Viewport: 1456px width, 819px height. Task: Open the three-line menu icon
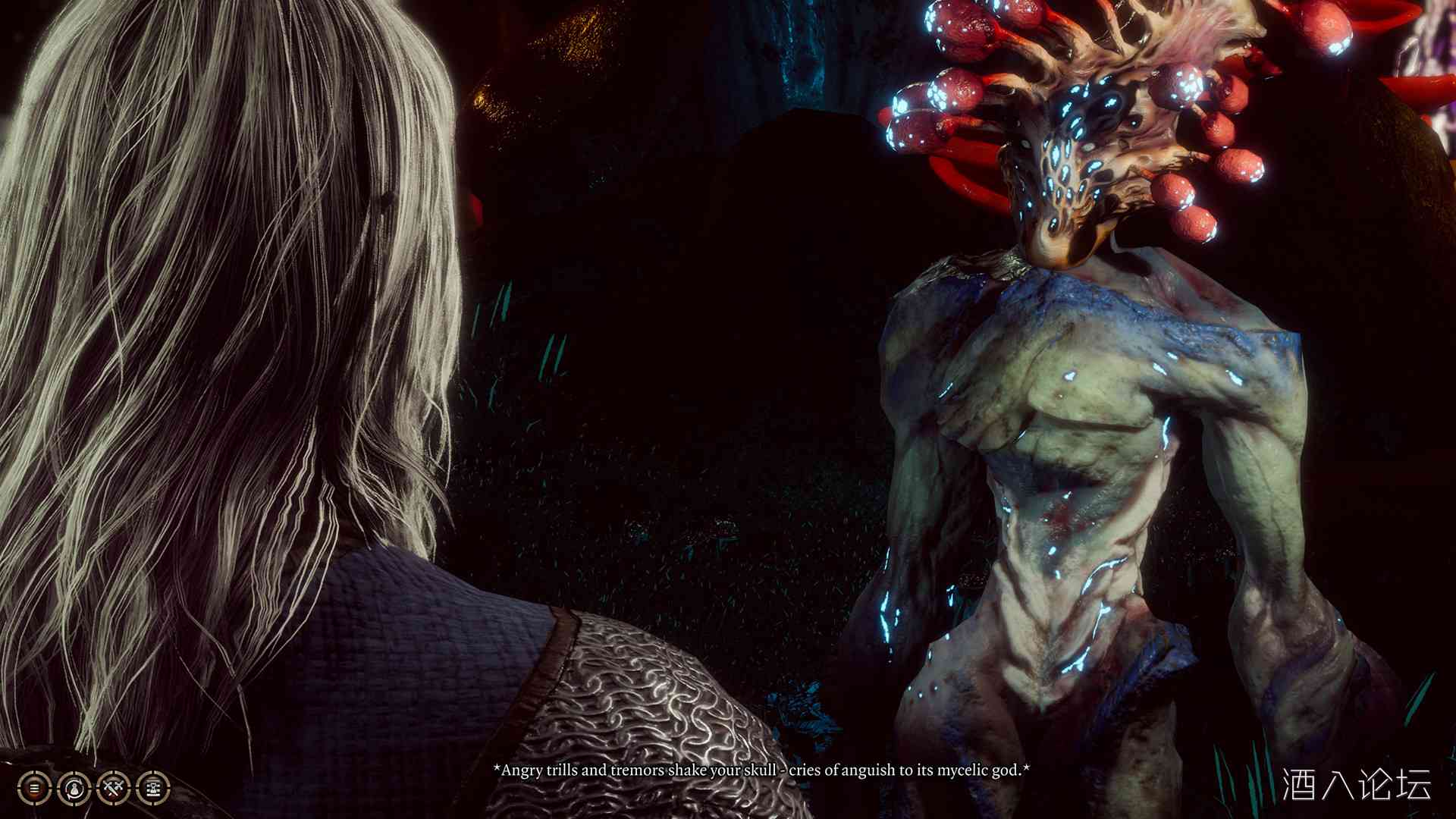point(34,789)
